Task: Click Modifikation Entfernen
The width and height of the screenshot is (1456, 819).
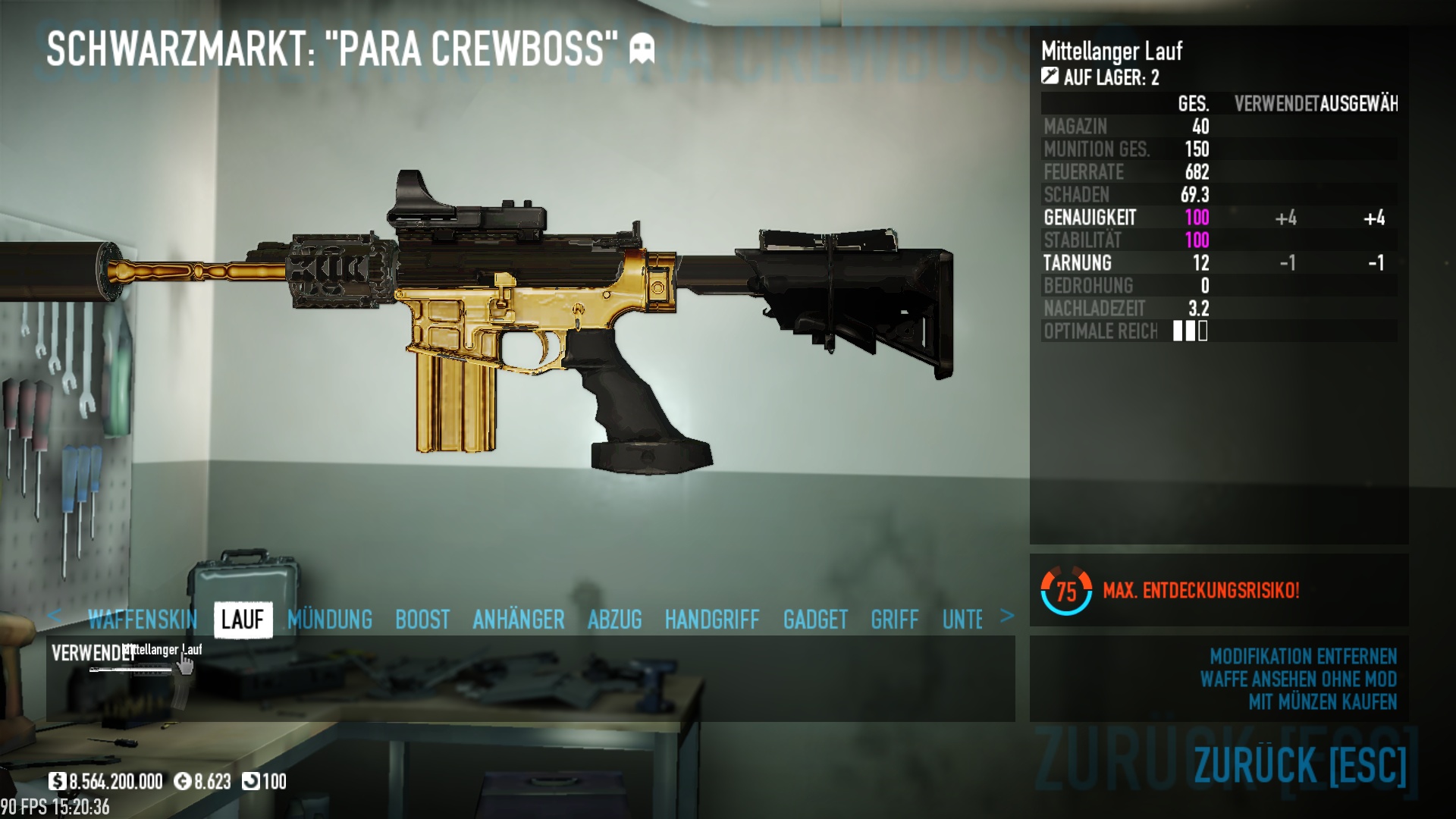Action: coord(1302,656)
